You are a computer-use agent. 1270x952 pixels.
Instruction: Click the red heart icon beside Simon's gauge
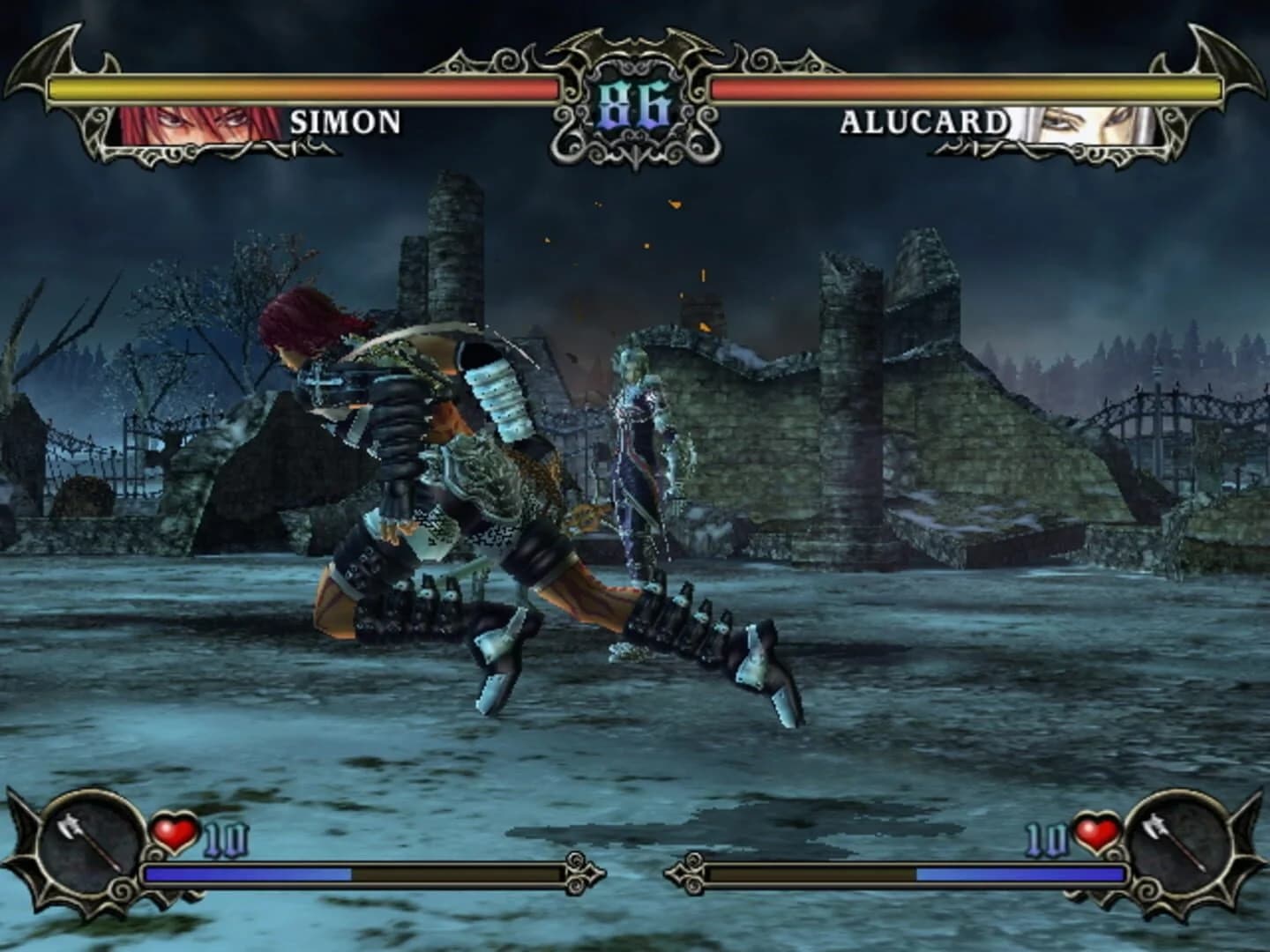pyautogui.click(x=176, y=832)
